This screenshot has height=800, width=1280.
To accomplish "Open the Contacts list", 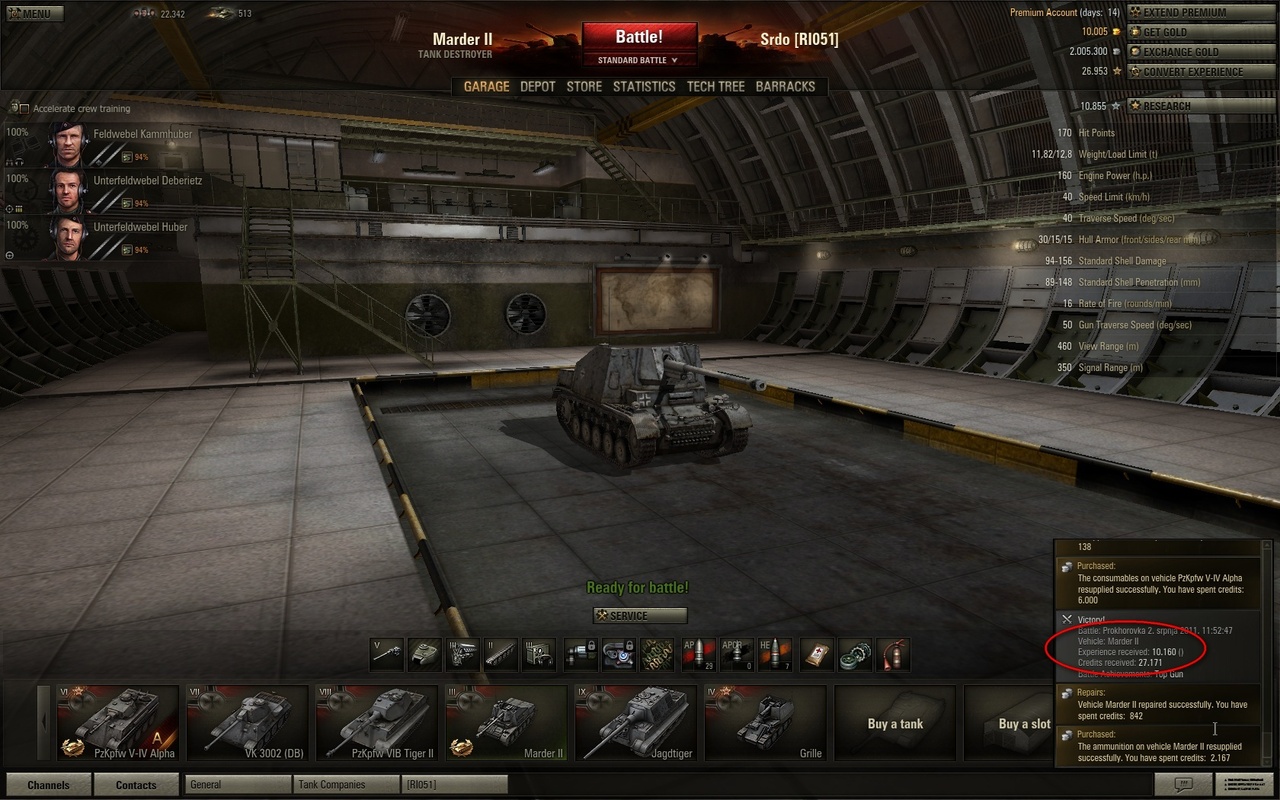I will pyautogui.click(x=136, y=785).
